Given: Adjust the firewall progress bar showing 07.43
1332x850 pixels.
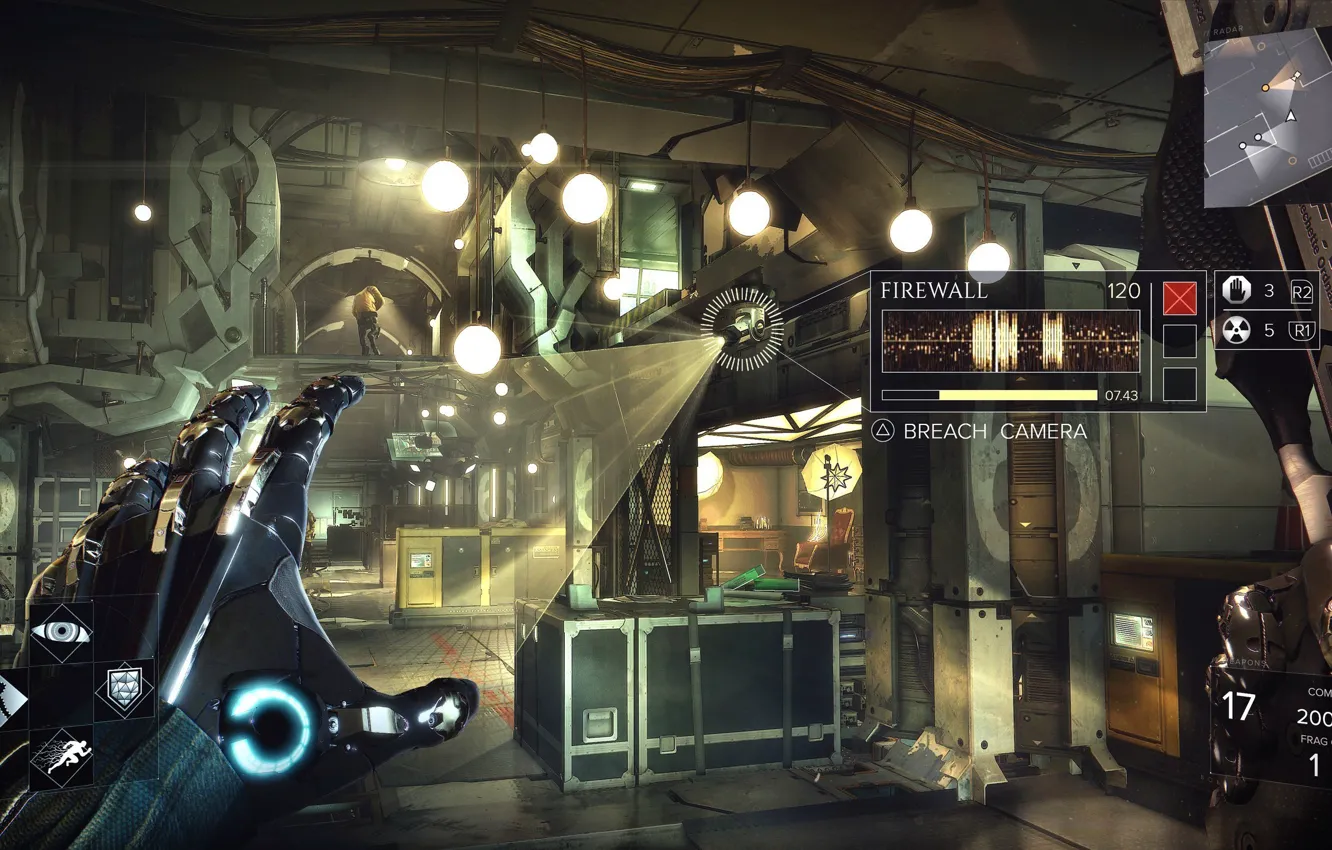Looking at the screenshot, I should pyautogui.click(x=990, y=394).
